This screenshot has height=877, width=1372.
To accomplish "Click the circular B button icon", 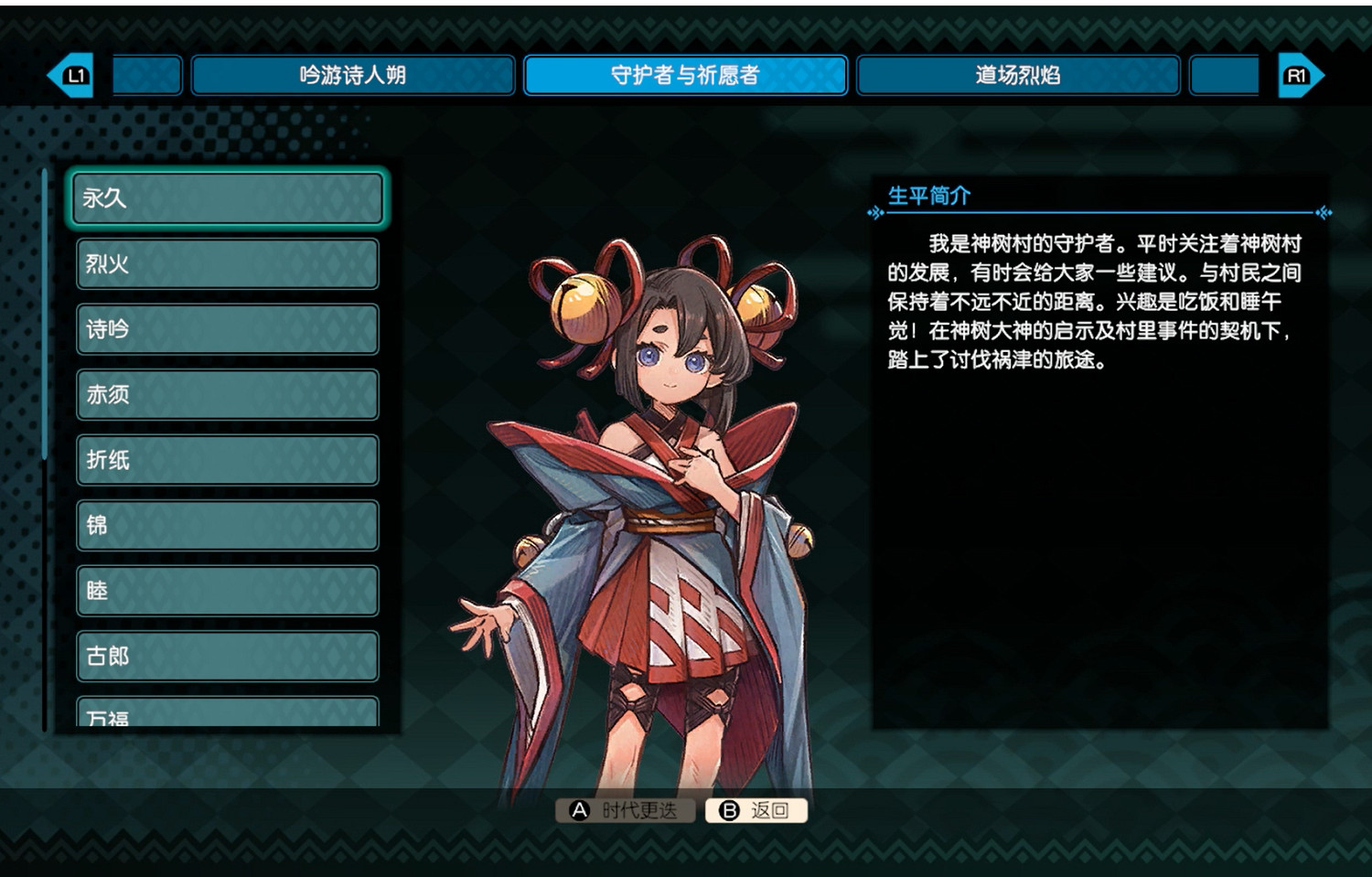I will pyautogui.click(x=730, y=810).
